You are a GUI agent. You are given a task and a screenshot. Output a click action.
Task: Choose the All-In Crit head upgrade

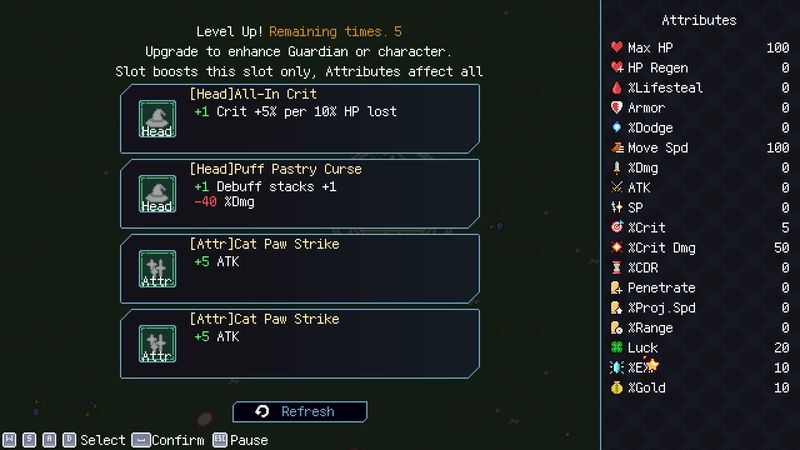pos(299,118)
